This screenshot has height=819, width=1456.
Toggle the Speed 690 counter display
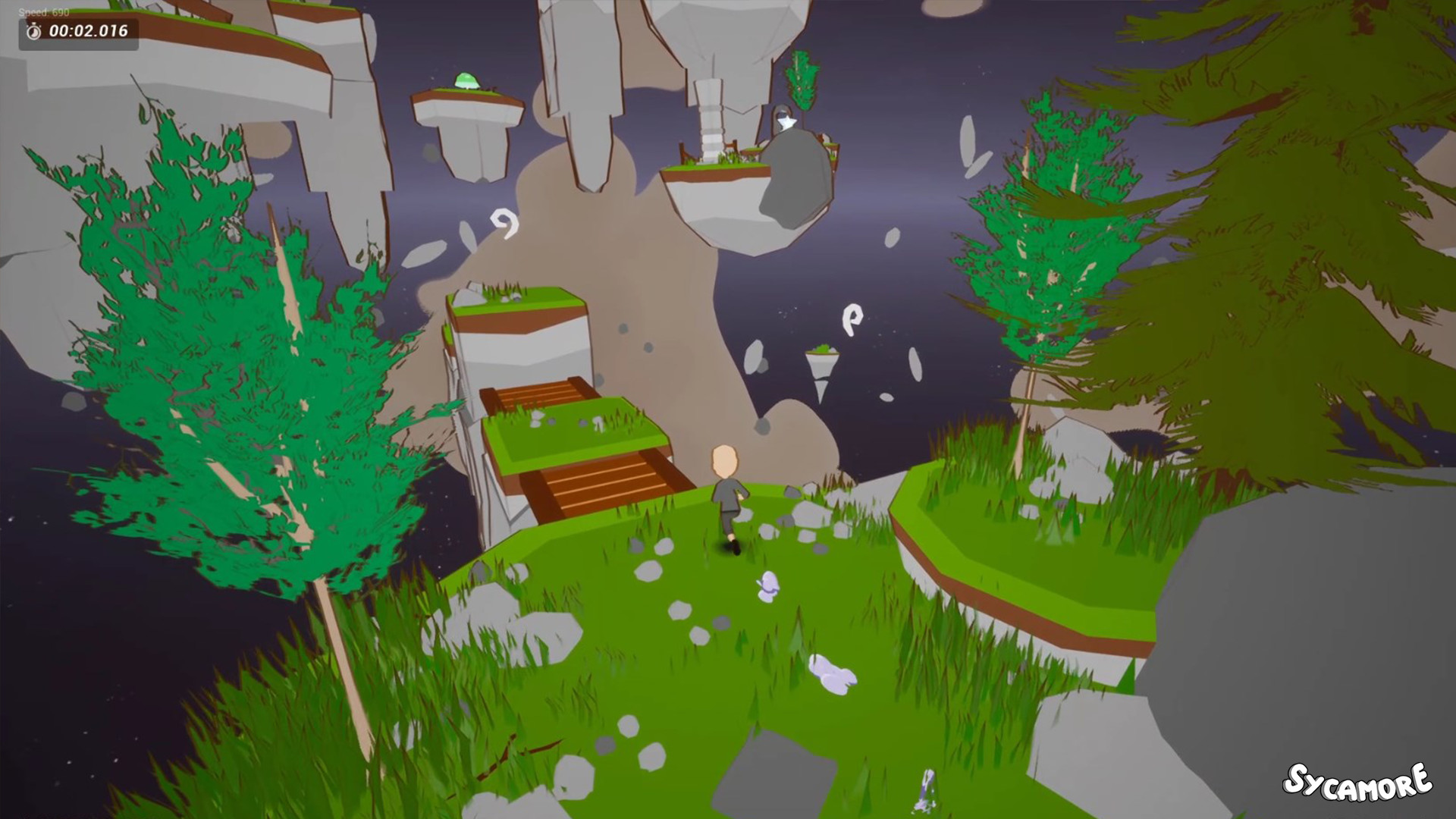click(x=44, y=12)
